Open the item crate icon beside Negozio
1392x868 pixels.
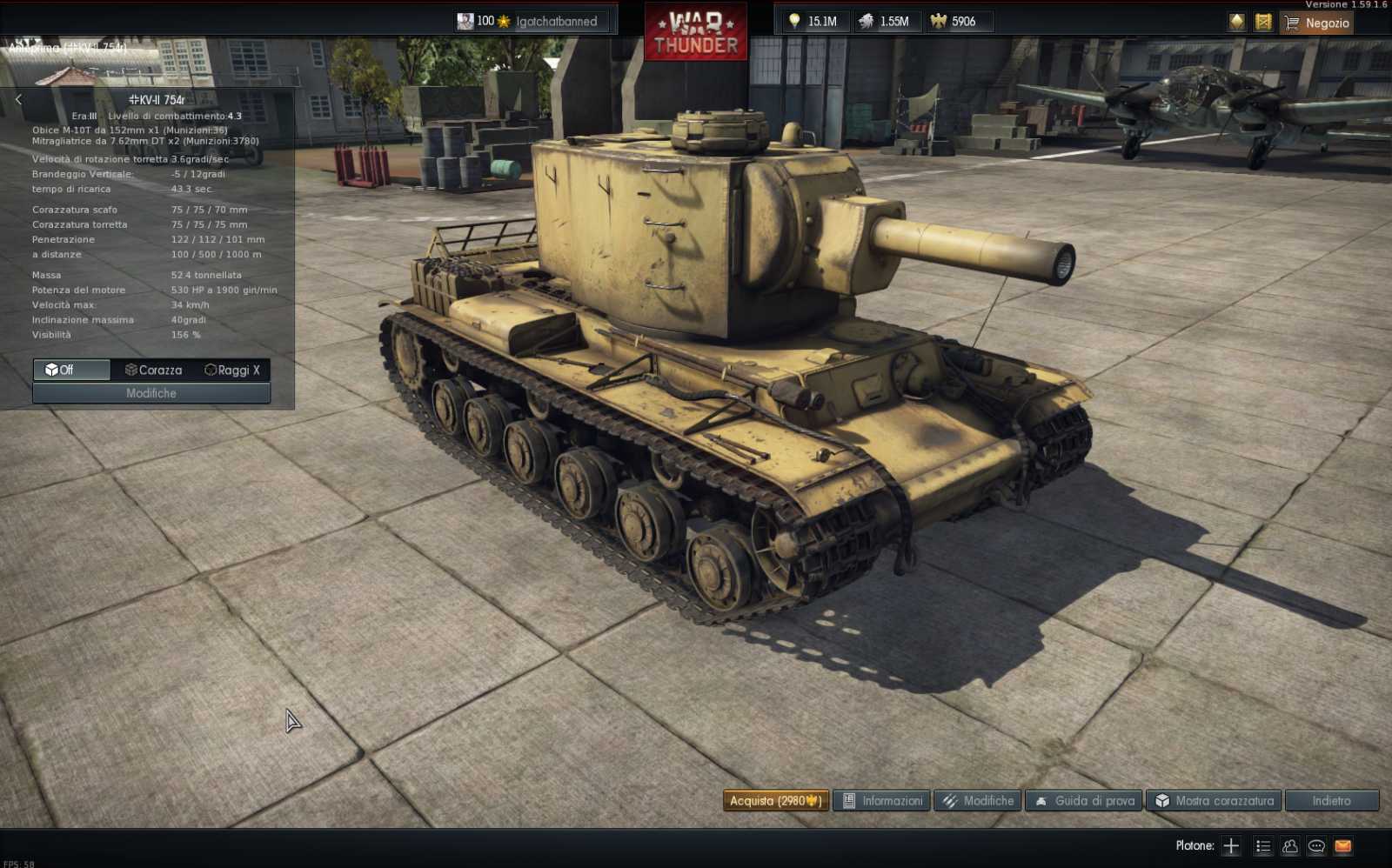coord(1265,22)
